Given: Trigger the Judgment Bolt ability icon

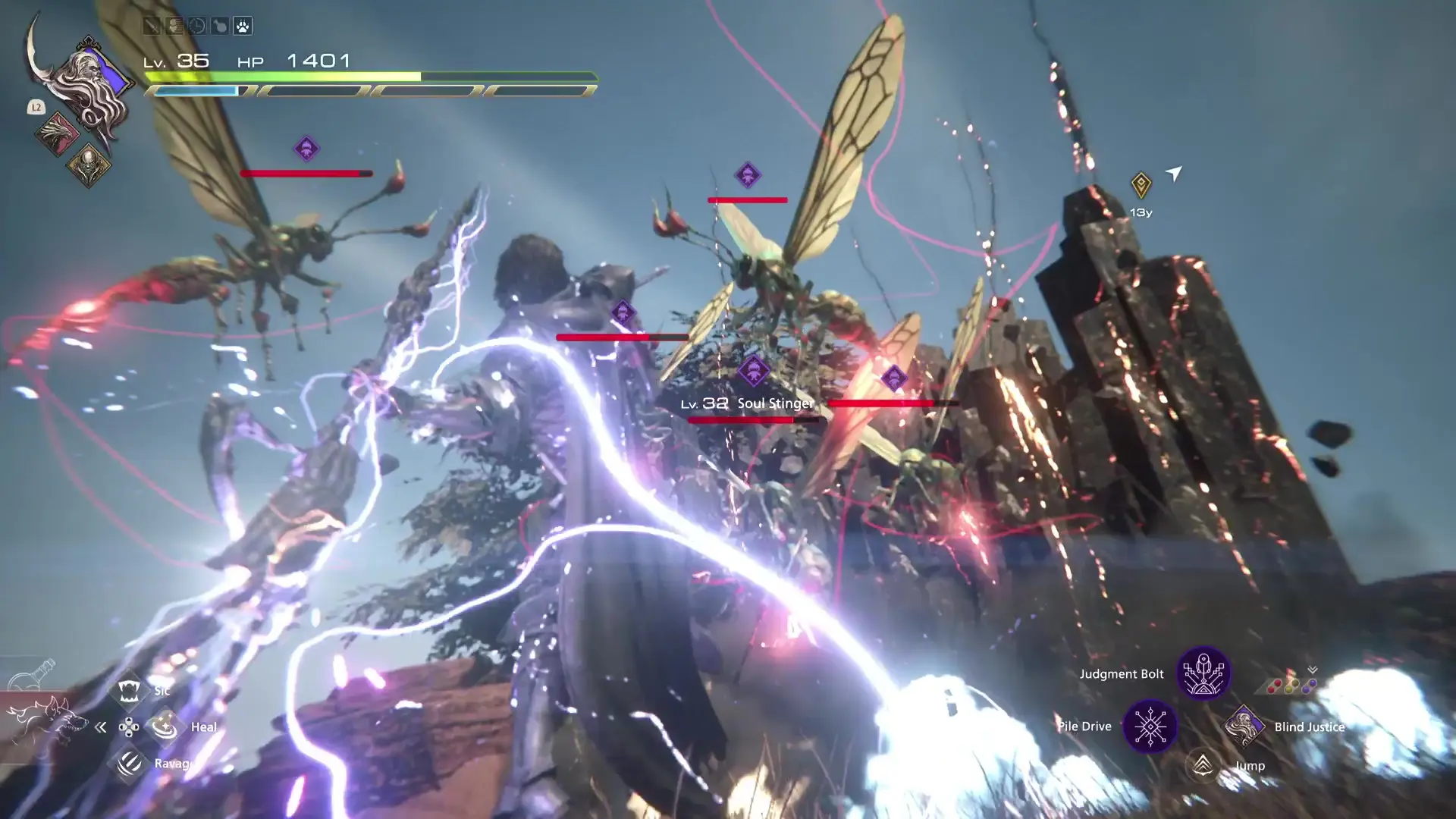Looking at the screenshot, I should point(1202,673).
